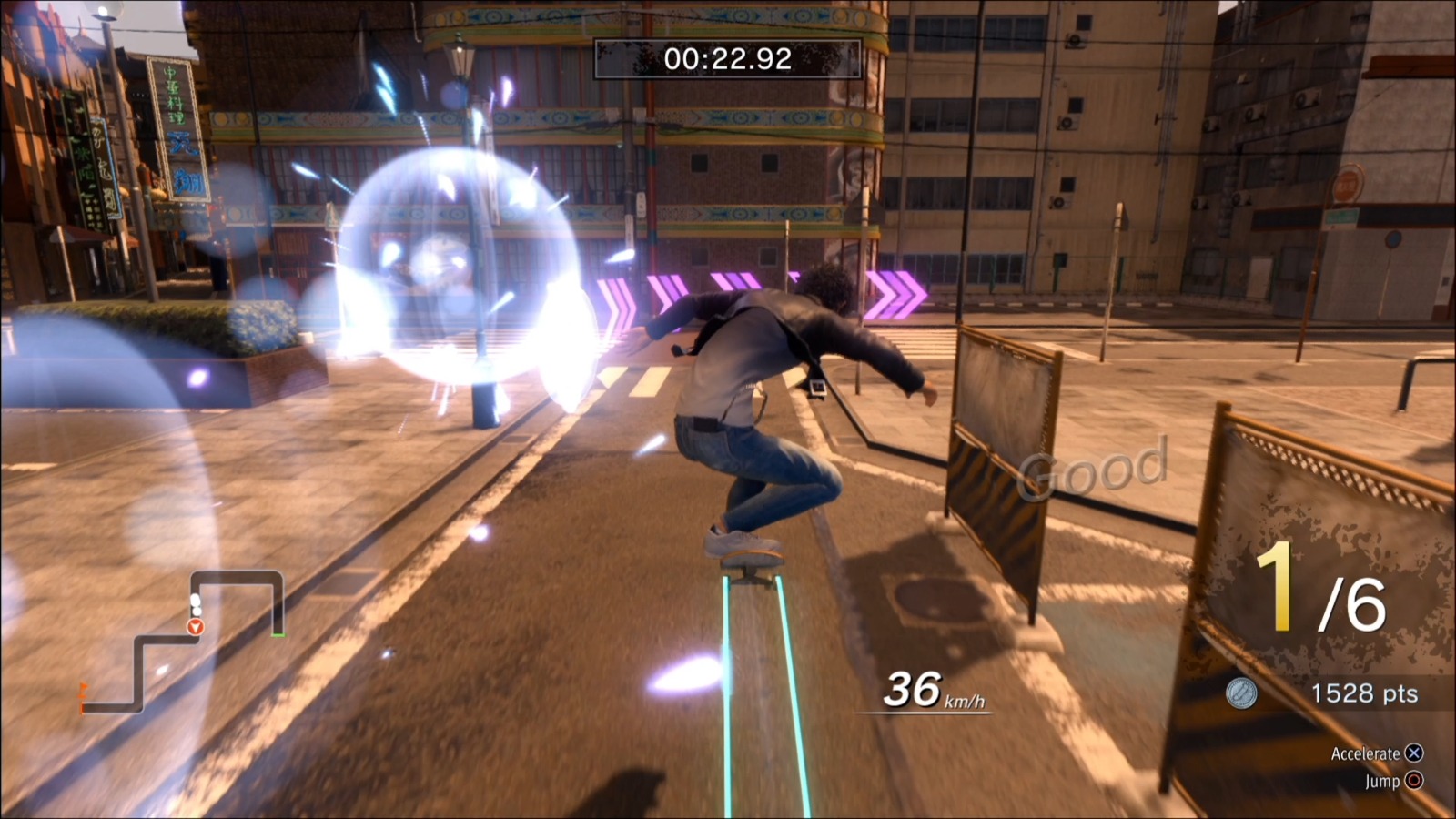This screenshot has height=819, width=1456.
Task: Expand the race timer showing 00:22.92
Action: 727,58
